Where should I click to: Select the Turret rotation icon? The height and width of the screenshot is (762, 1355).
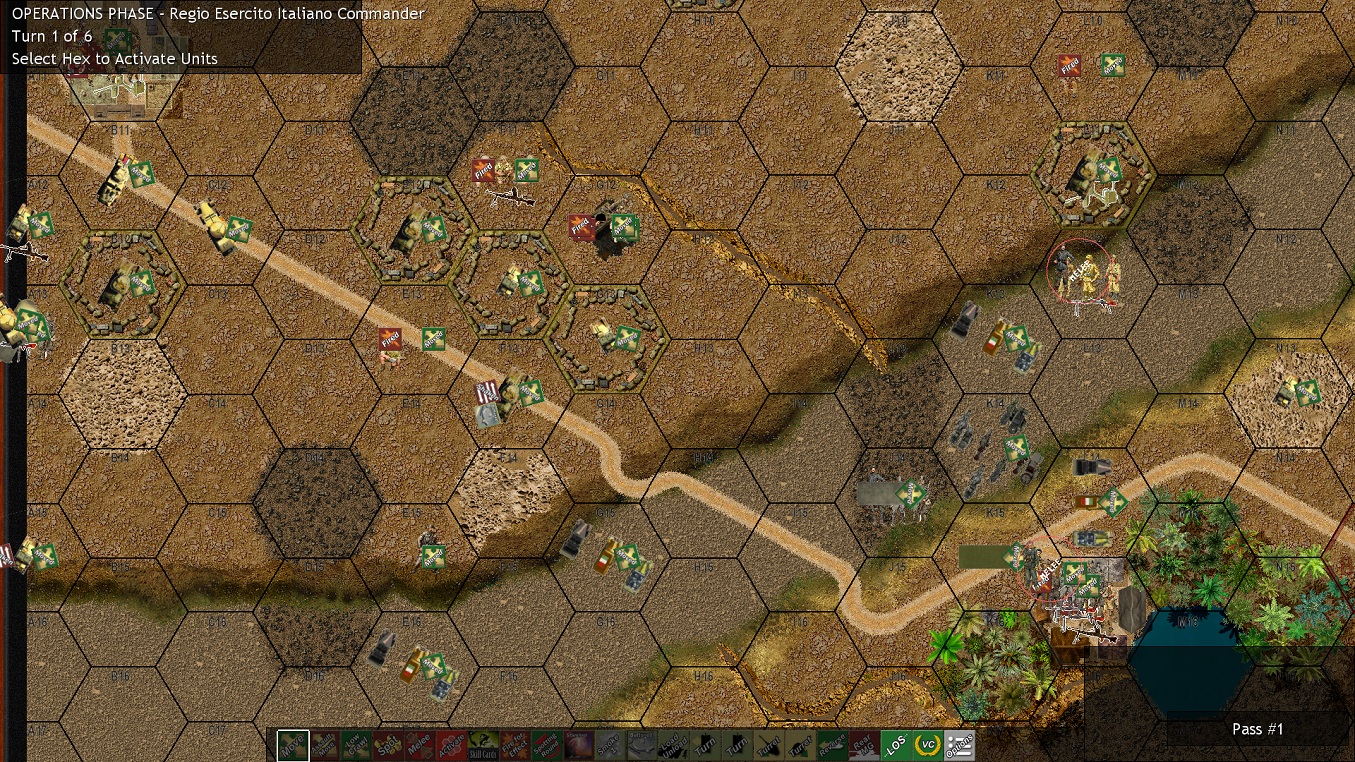[x=770, y=746]
